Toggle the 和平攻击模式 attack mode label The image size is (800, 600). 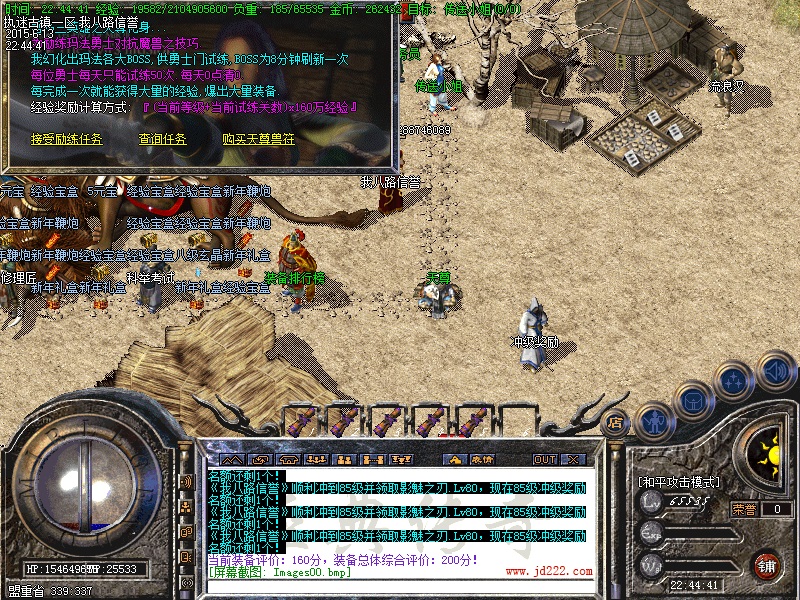679,482
